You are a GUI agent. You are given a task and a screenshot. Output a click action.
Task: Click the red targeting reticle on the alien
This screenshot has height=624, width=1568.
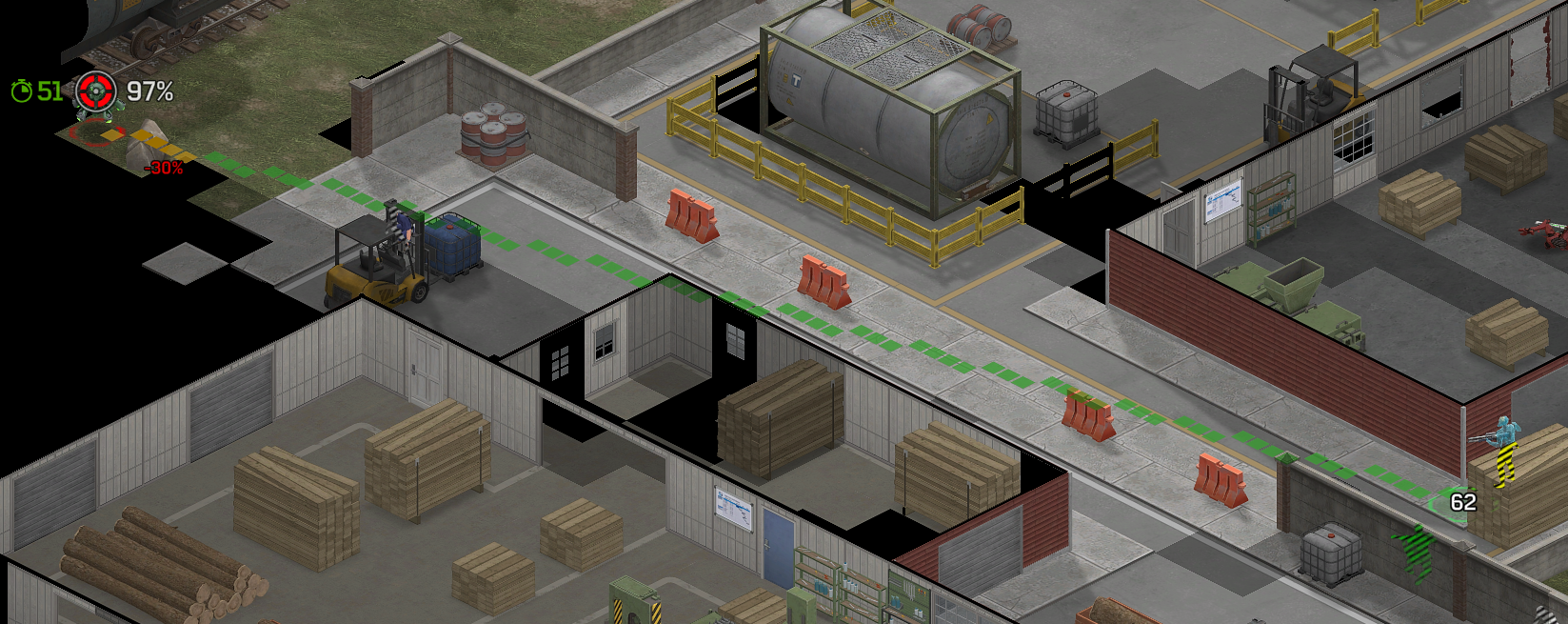coord(96,91)
